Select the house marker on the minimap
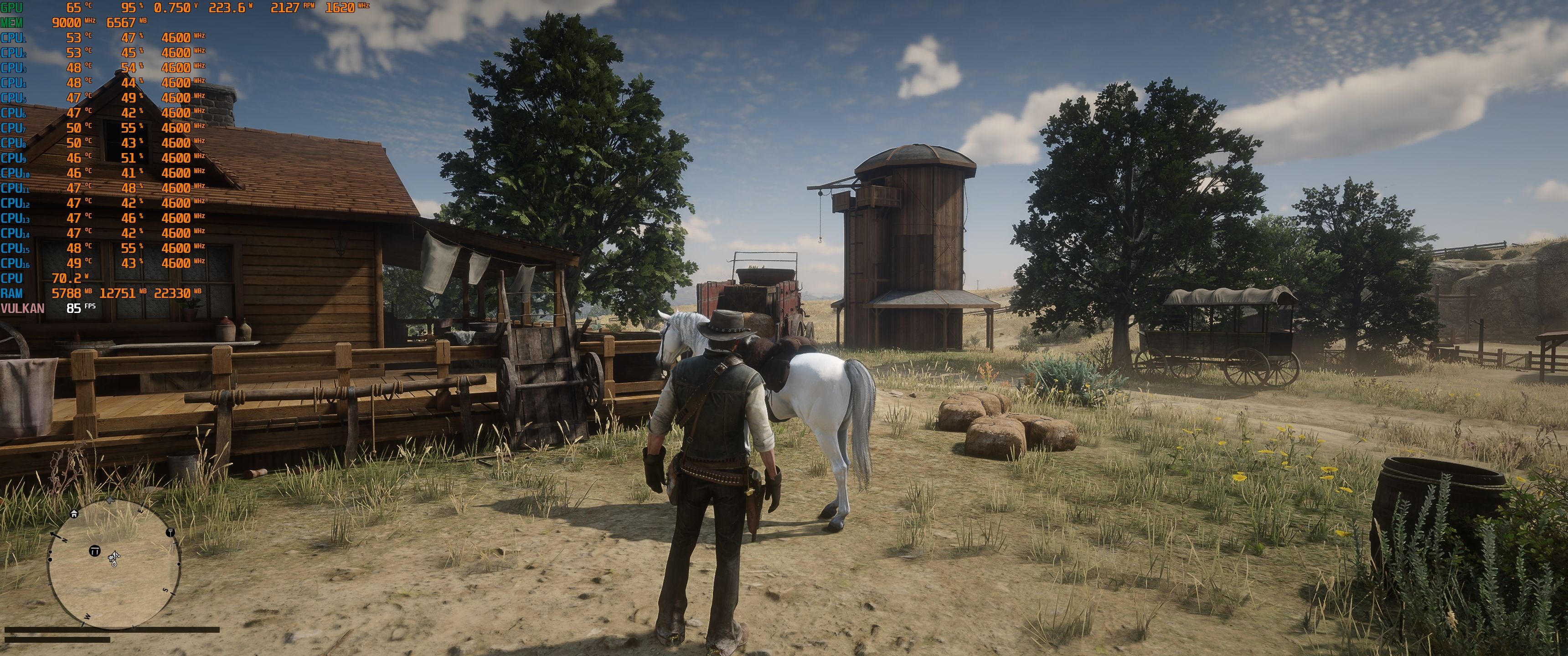1568x656 pixels. (x=74, y=513)
